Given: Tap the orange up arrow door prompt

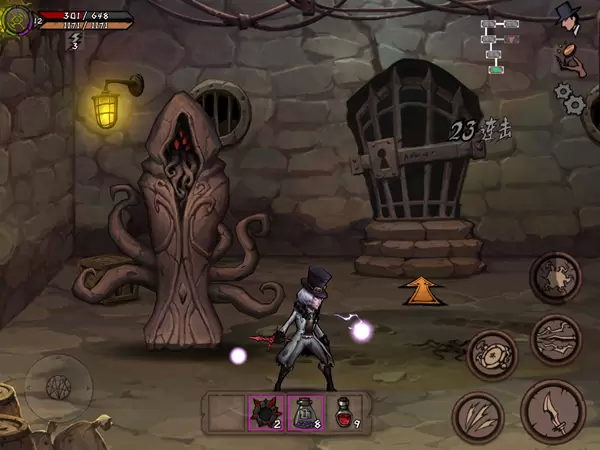Looking at the screenshot, I should coord(422,289).
